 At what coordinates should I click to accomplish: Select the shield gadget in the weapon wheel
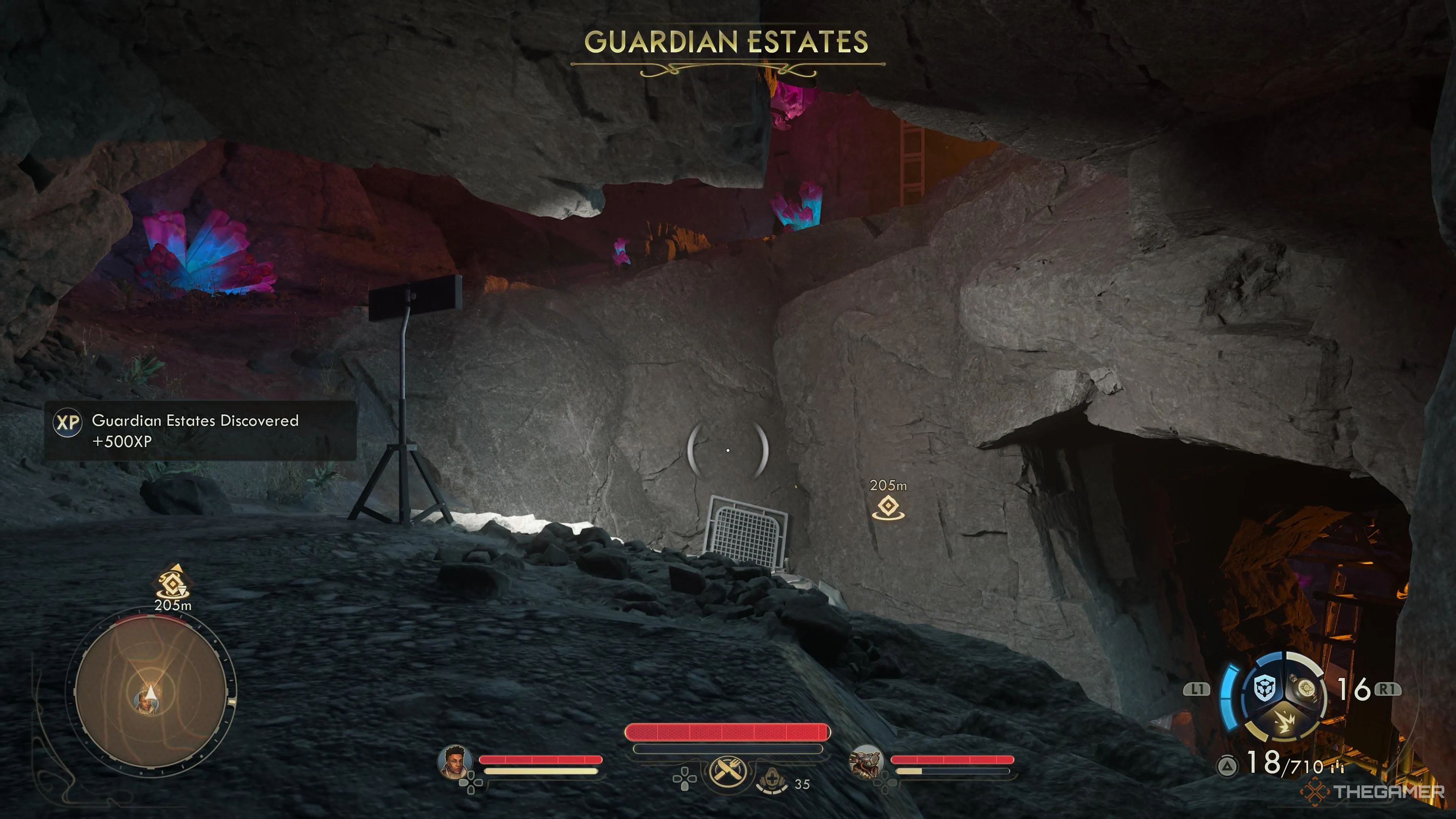pyautogui.click(x=1265, y=689)
